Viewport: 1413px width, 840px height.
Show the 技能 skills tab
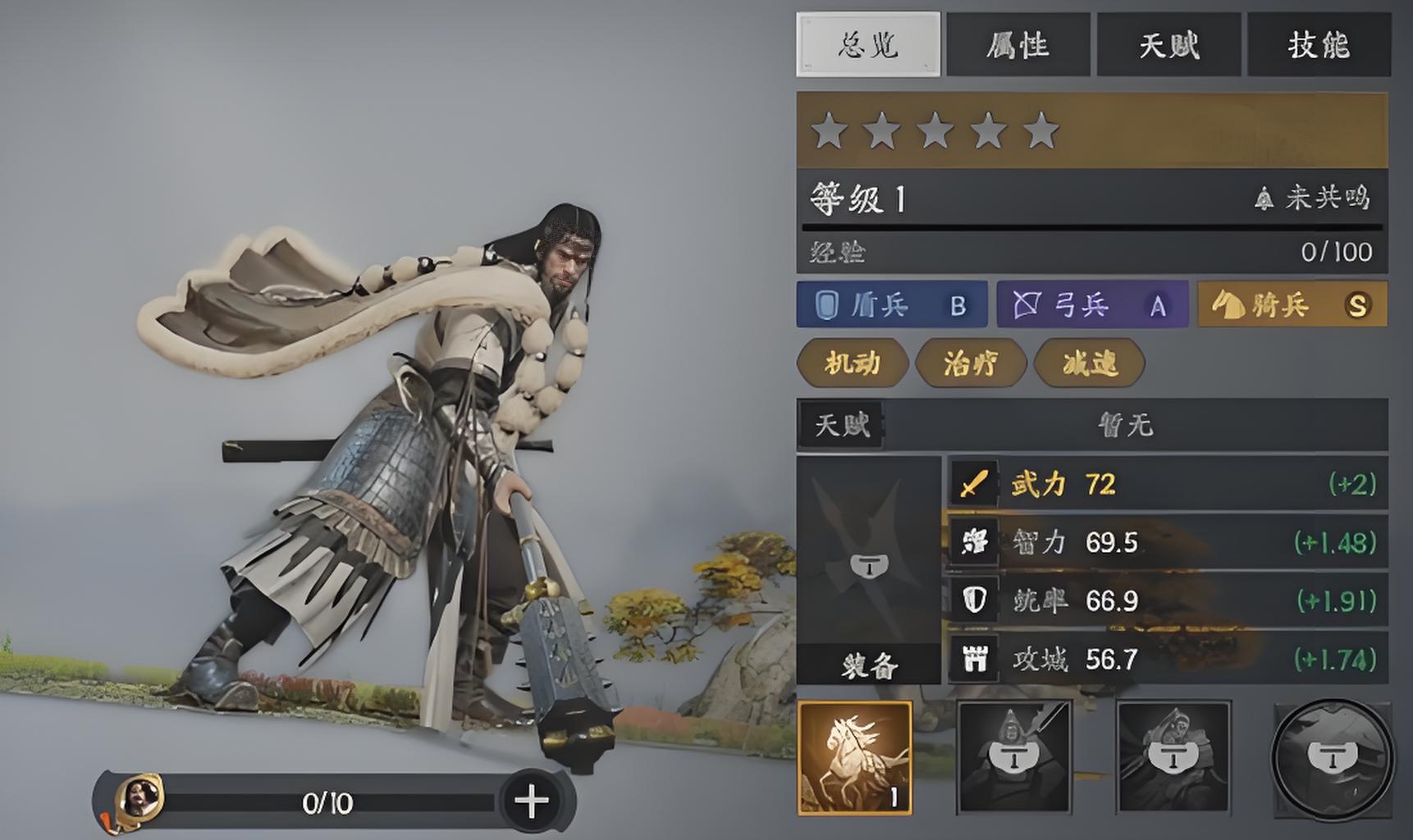[1319, 44]
